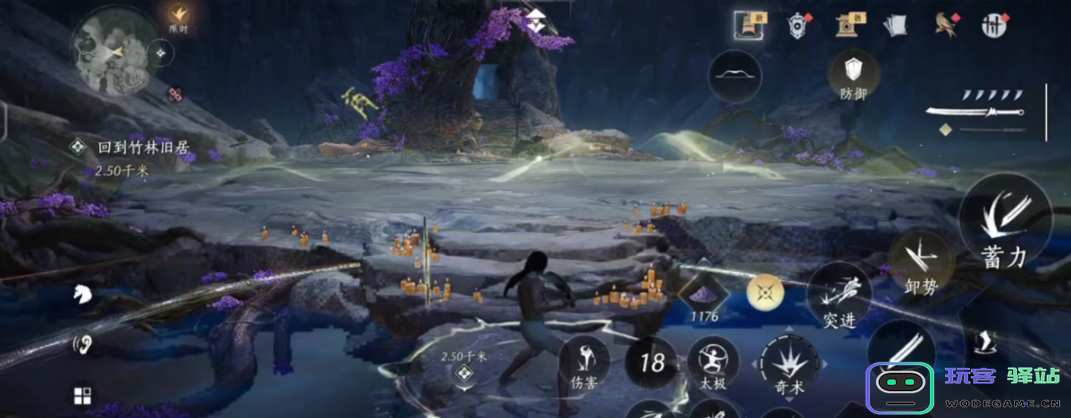This screenshot has height=418, width=1071.
Task: Activate the 突进 dash skill
Action: coord(839,297)
